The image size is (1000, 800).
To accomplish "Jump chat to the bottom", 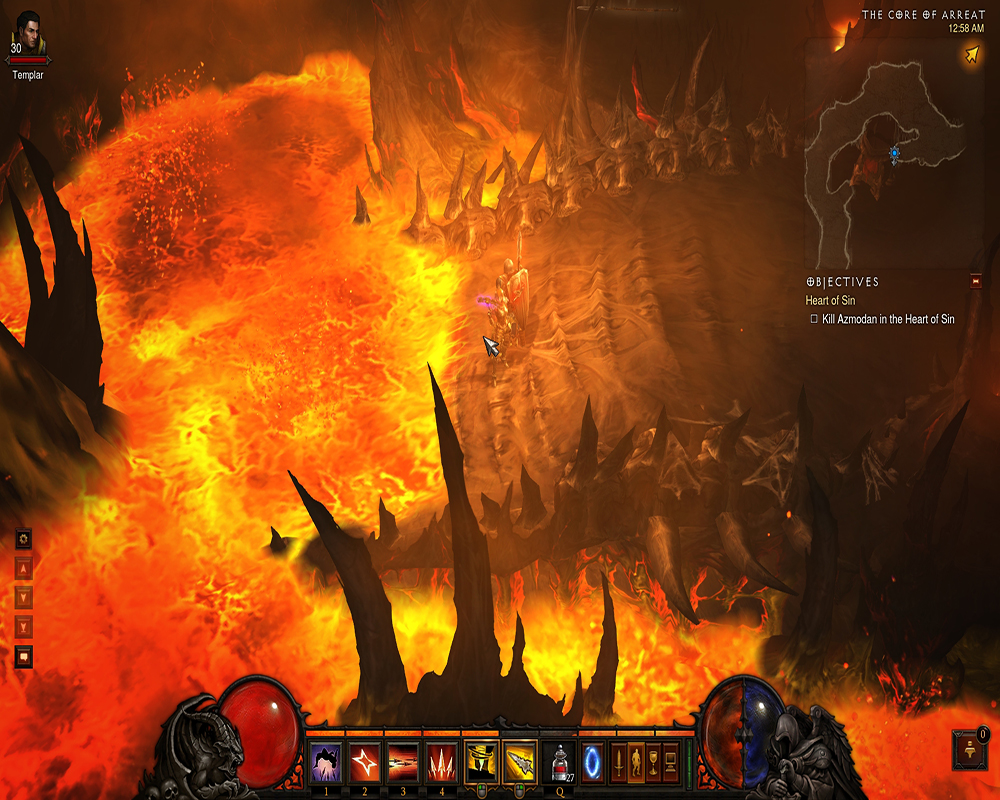I will coord(24,627).
